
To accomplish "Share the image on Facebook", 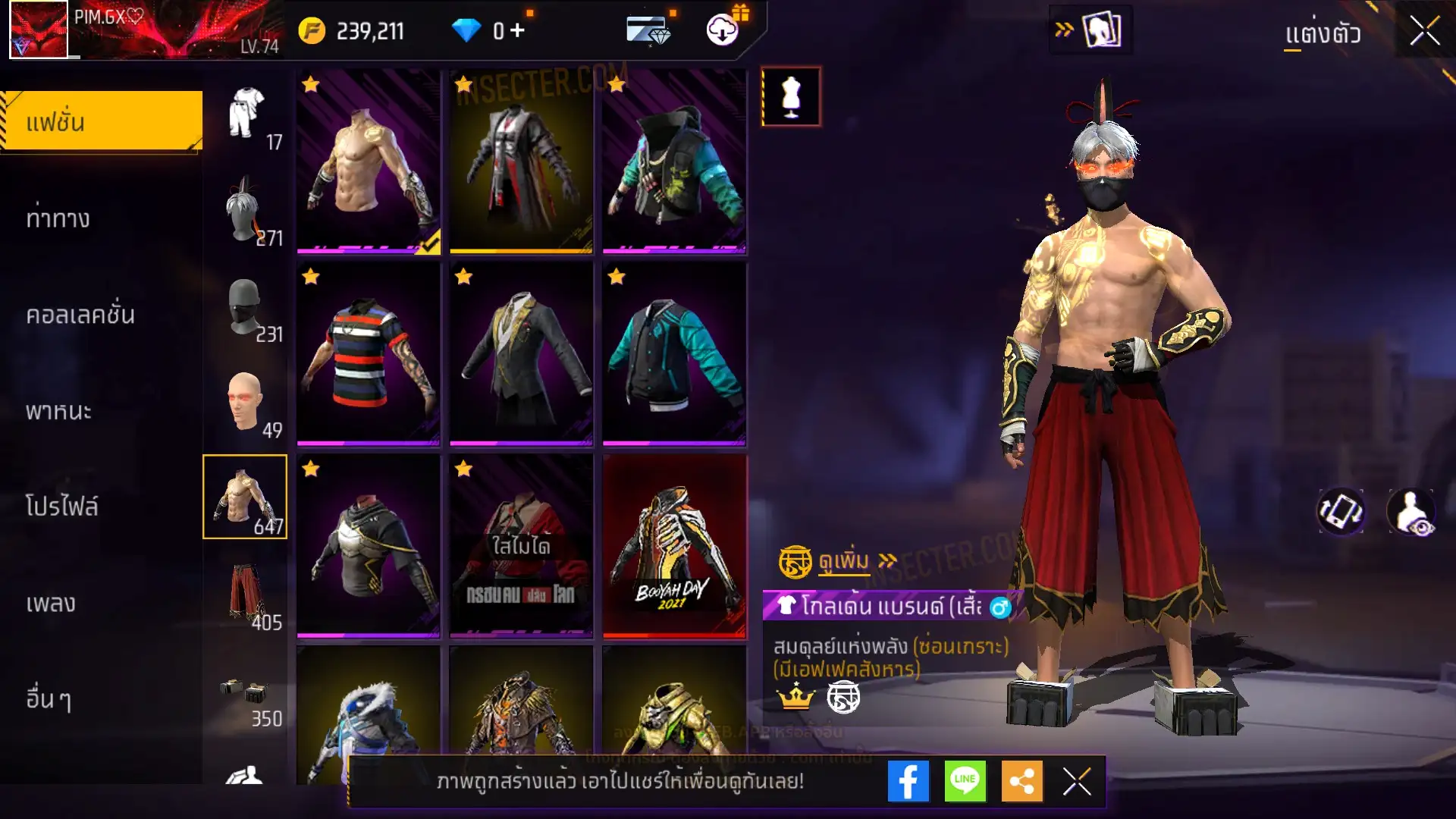I will 908,781.
